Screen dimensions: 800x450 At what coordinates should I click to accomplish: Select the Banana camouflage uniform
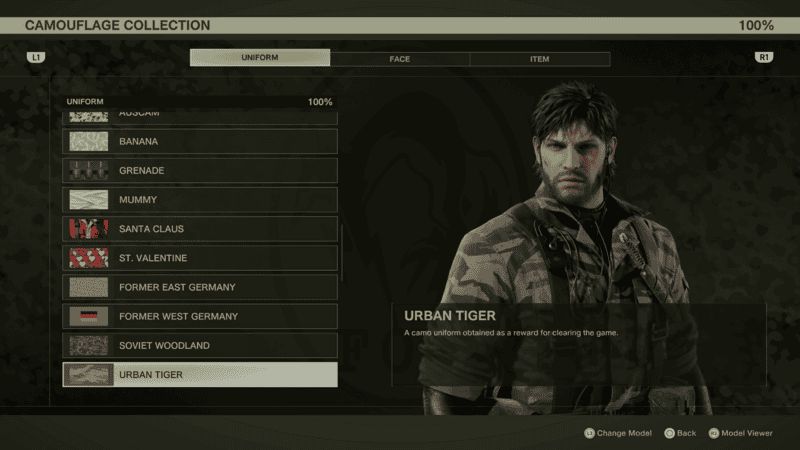click(200, 142)
